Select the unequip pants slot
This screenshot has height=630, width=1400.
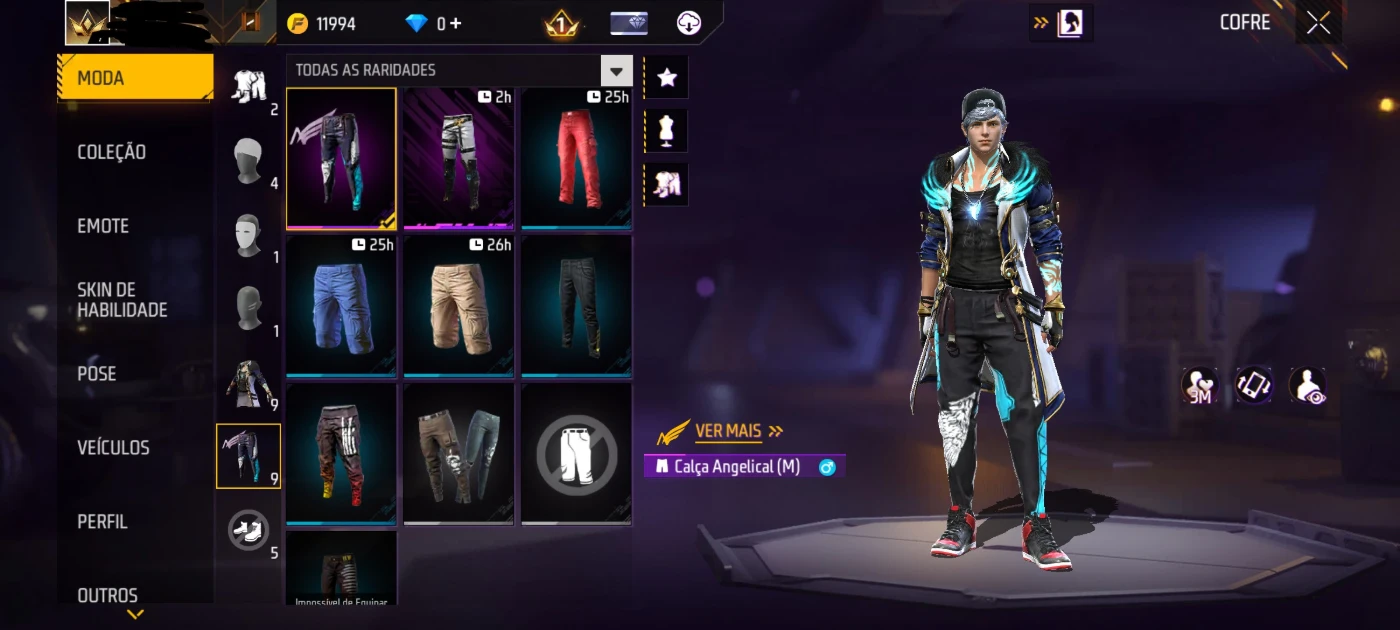tap(576, 454)
